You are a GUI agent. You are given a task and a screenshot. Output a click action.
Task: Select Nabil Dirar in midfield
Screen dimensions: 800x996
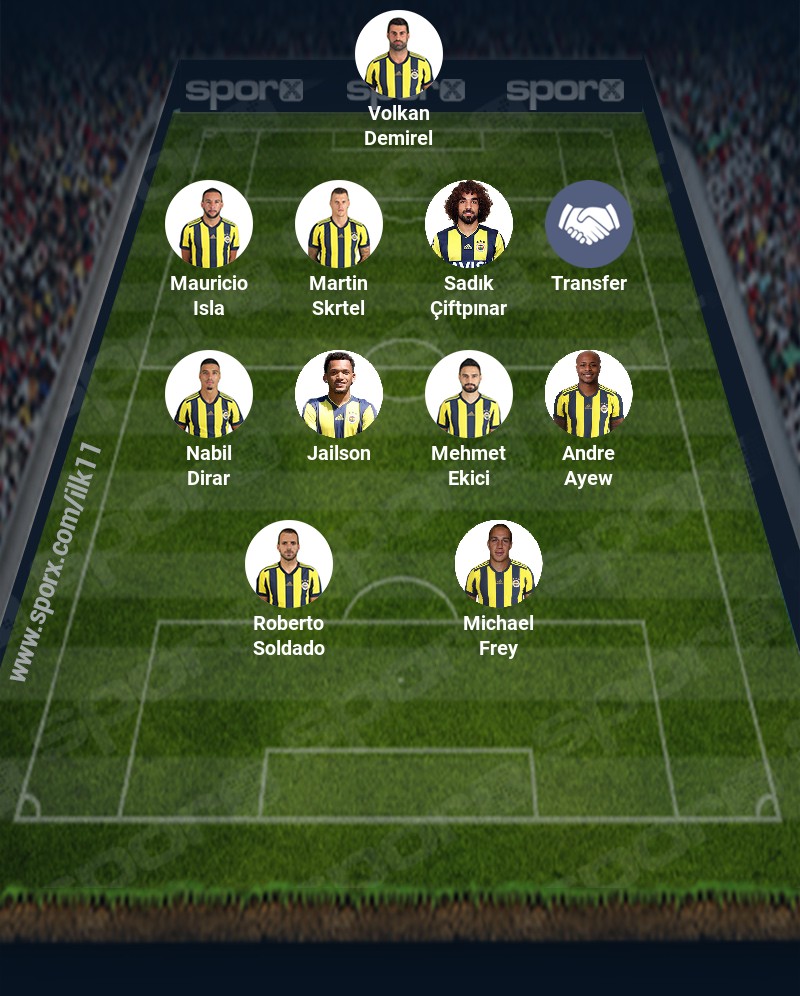[208, 395]
